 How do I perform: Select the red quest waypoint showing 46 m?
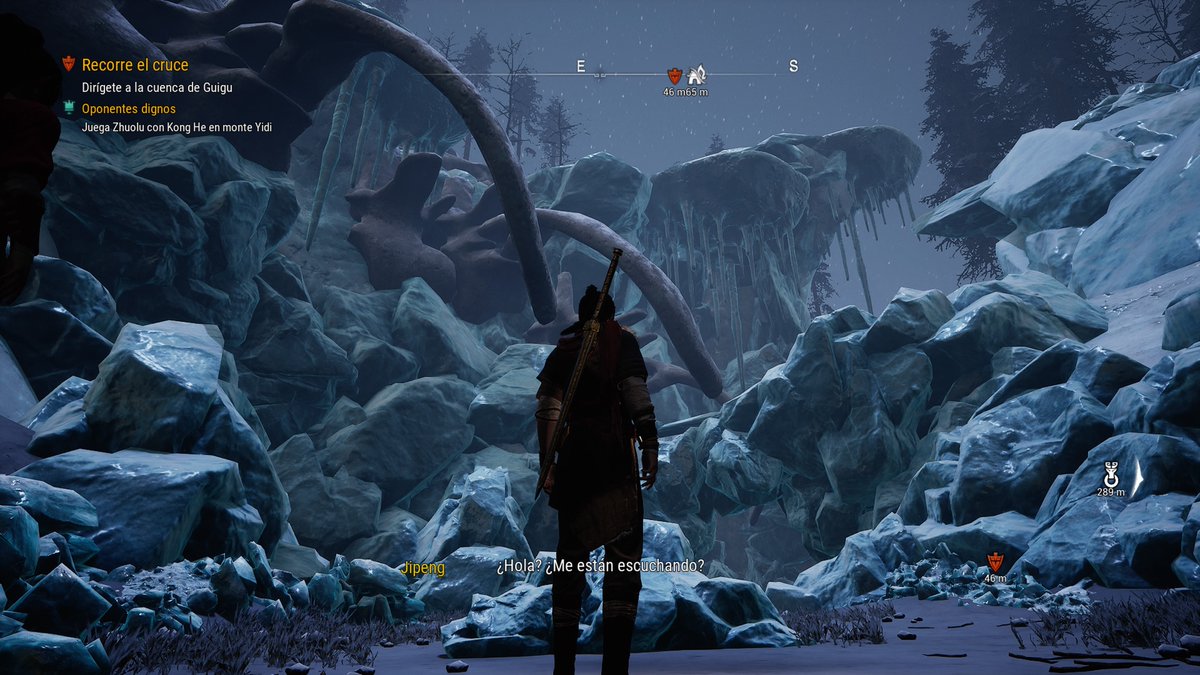coord(994,561)
